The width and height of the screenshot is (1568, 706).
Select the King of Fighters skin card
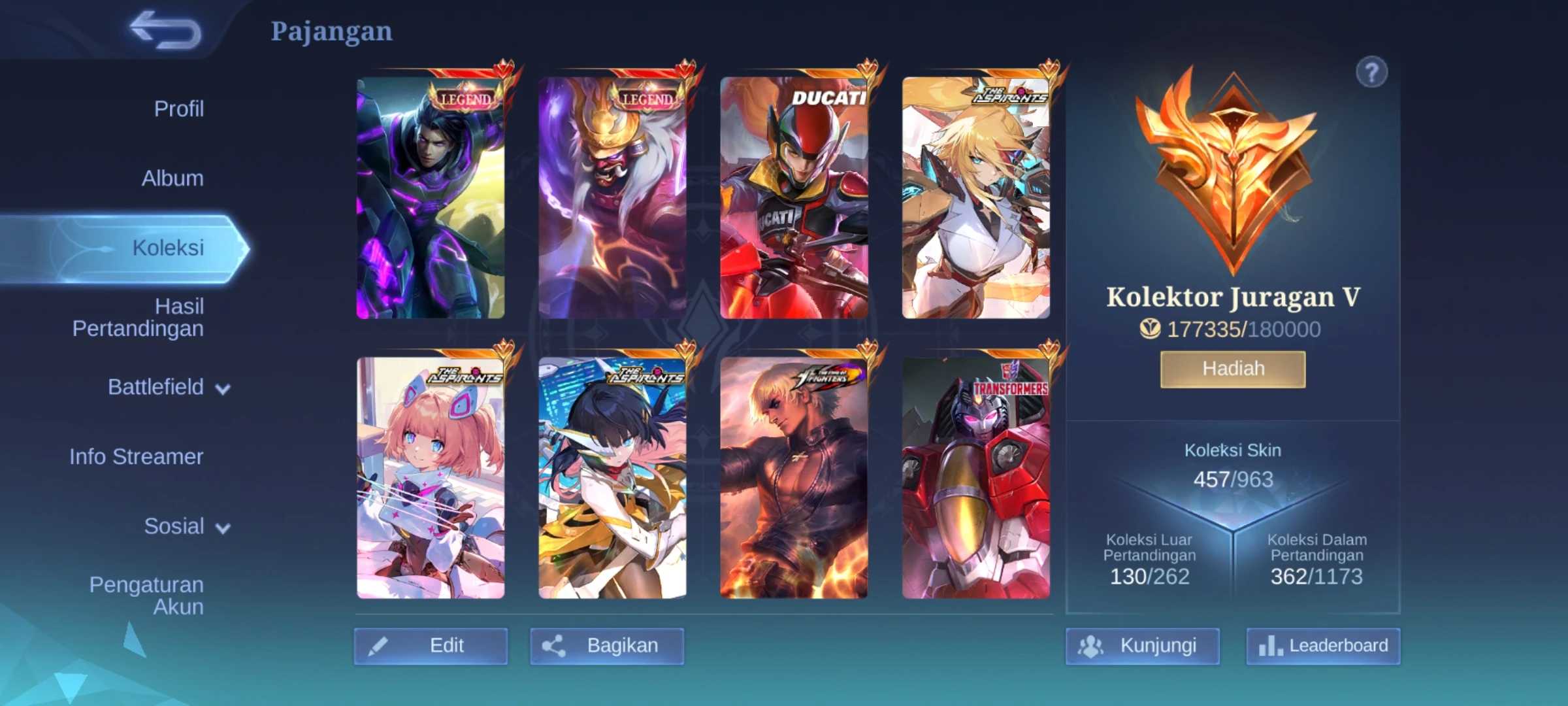coord(794,477)
